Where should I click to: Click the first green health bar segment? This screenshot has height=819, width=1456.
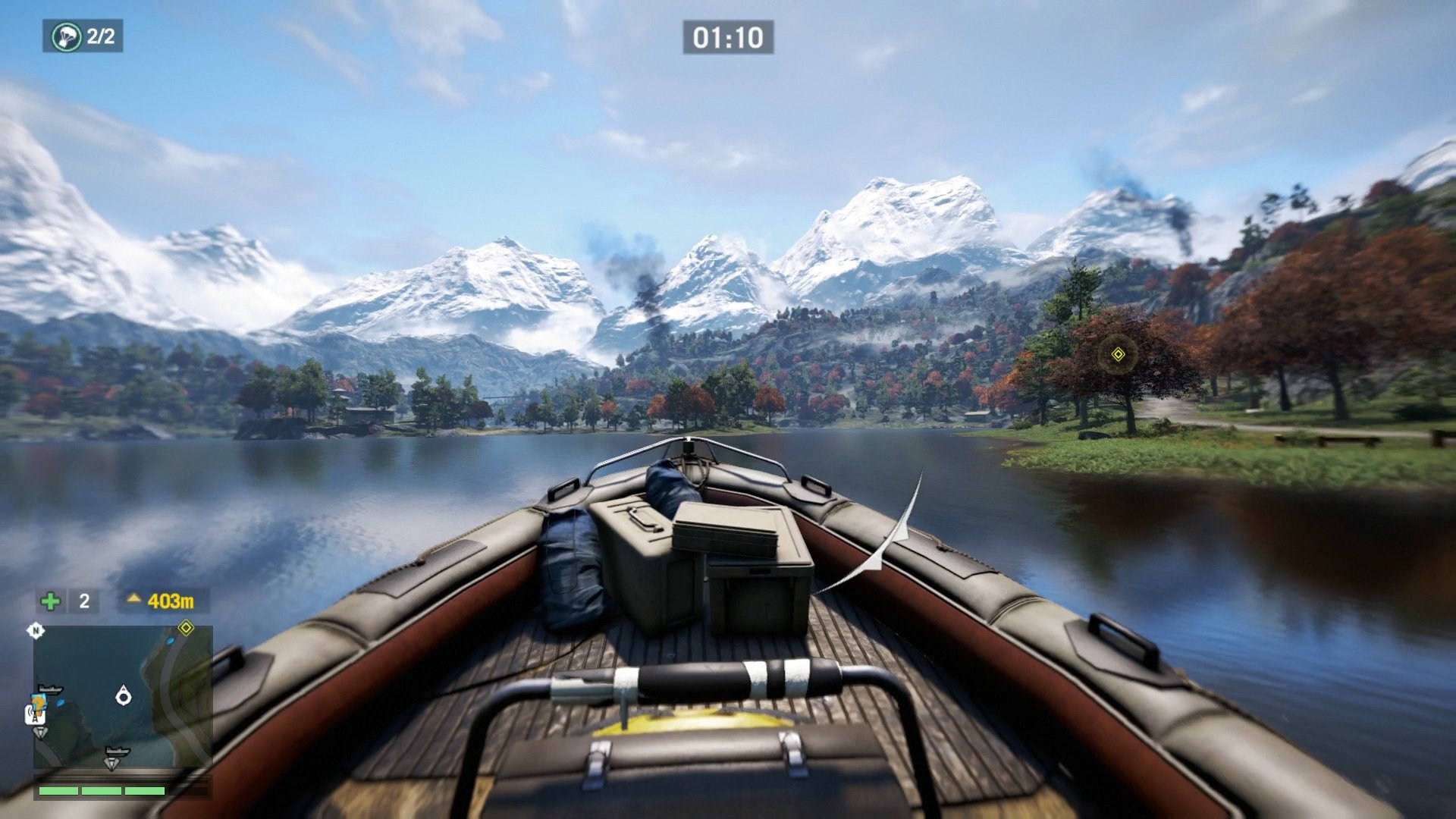point(58,790)
